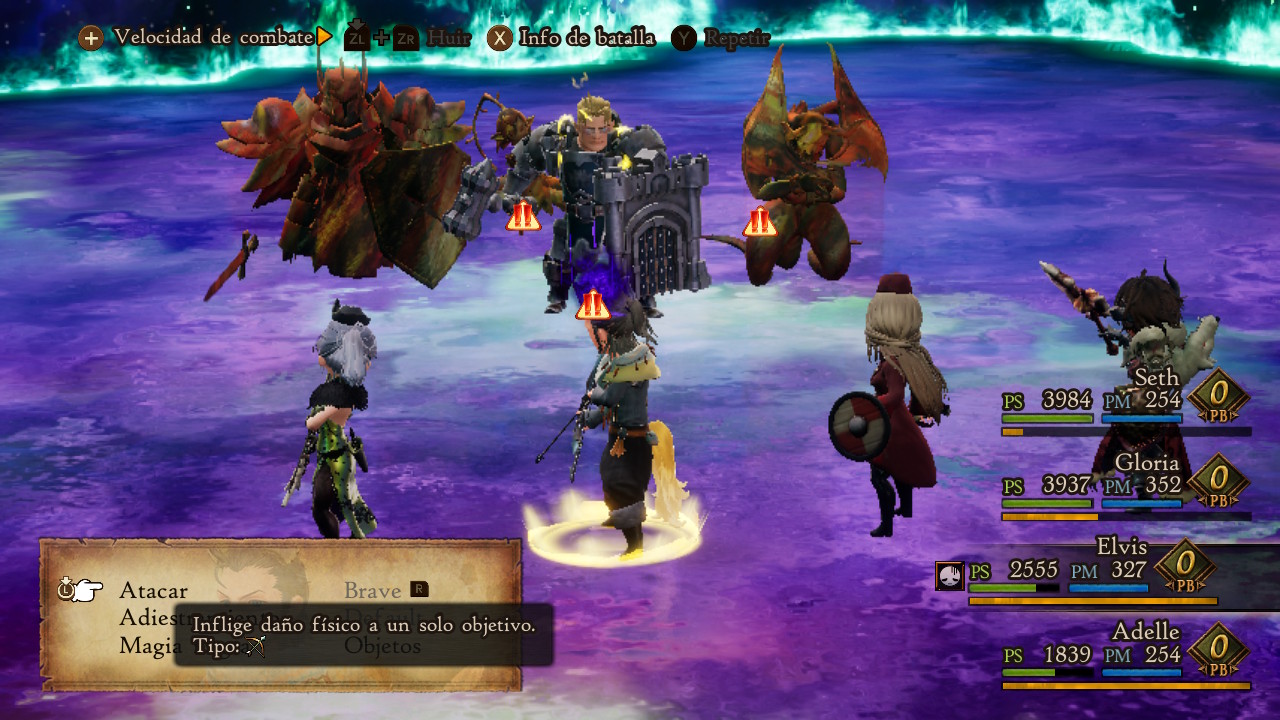
Task: Select the Atacar command
Action: click(x=153, y=590)
